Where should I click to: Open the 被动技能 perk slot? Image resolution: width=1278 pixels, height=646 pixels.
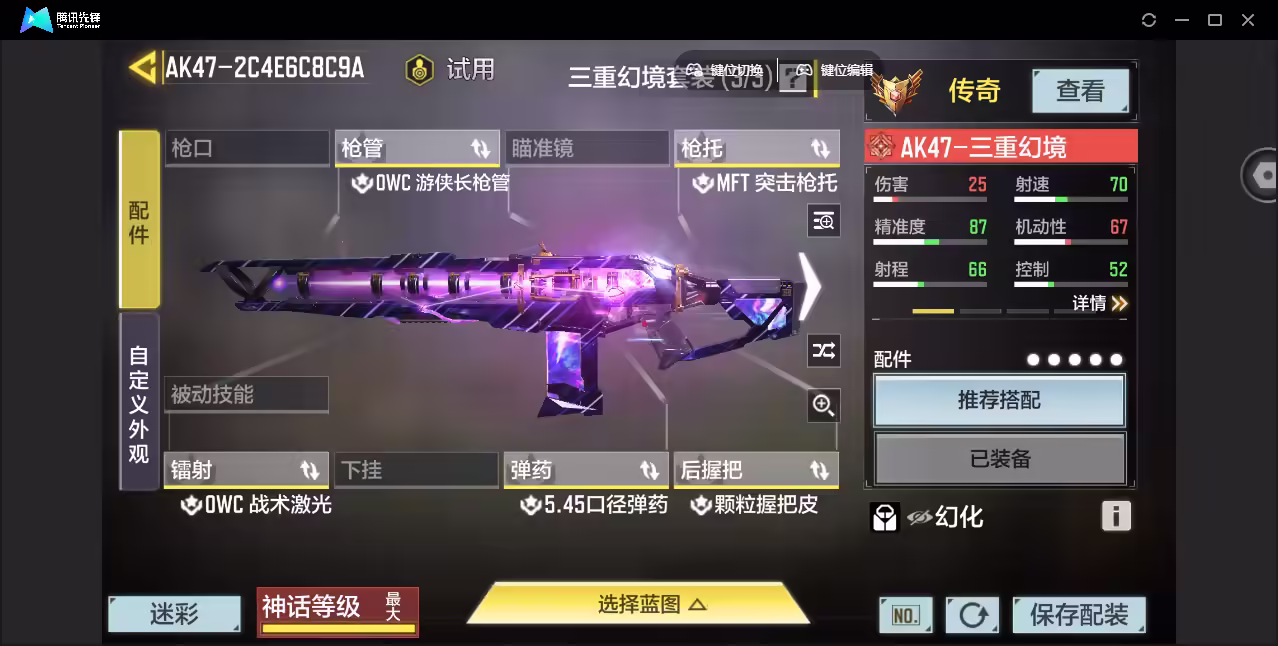point(246,394)
